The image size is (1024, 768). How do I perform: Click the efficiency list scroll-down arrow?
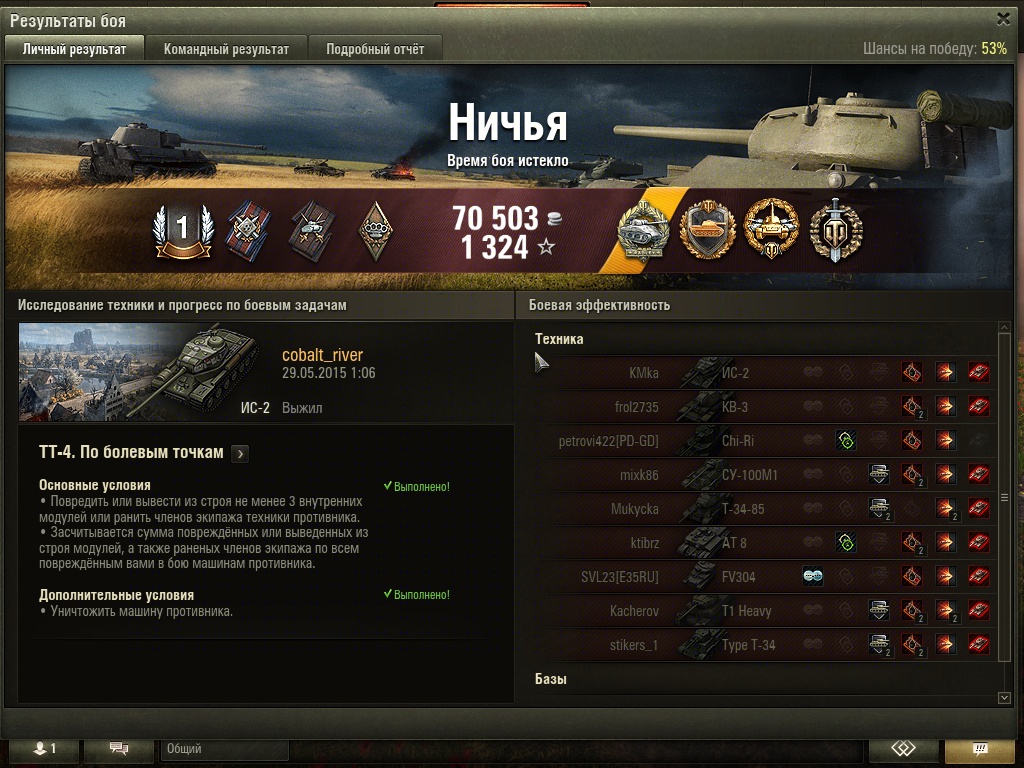(1005, 697)
